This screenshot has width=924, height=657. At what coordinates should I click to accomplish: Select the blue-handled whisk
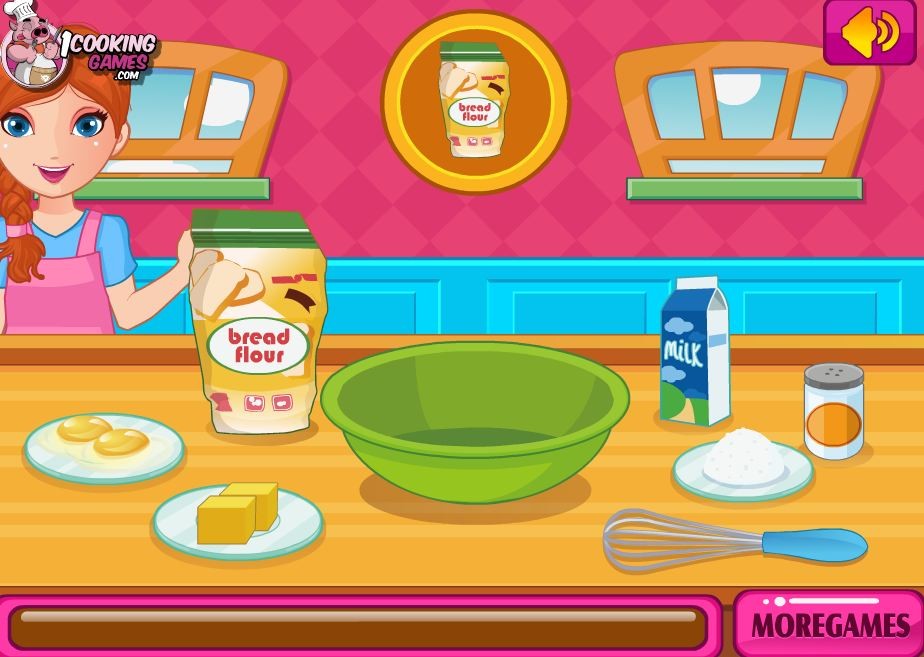734,540
